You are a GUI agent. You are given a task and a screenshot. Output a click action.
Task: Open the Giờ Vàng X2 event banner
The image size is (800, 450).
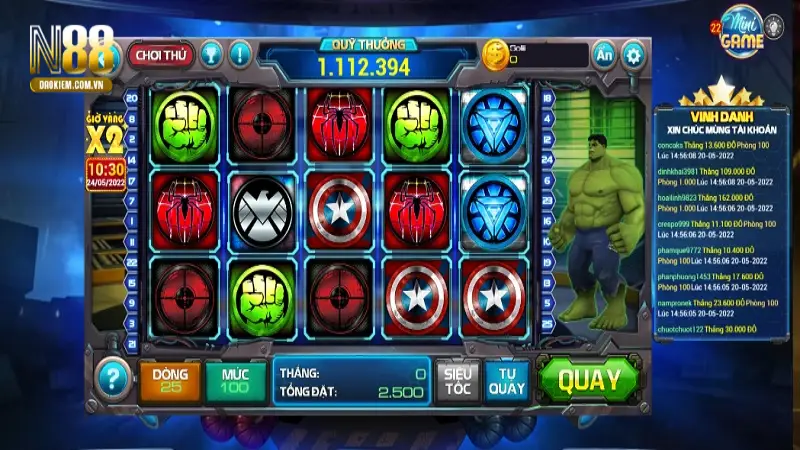[x=109, y=145]
